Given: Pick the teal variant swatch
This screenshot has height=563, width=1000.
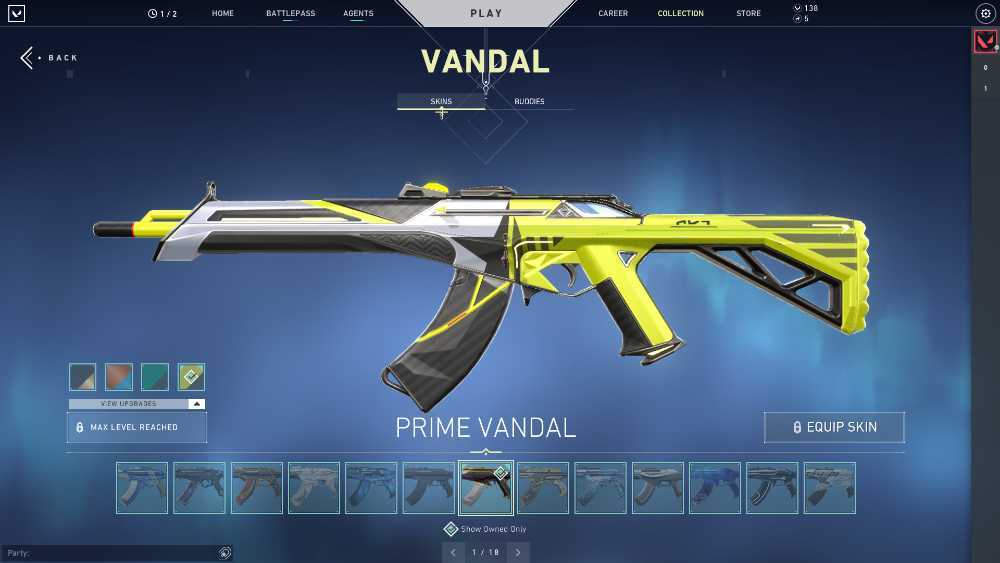Looking at the screenshot, I should [155, 376].
